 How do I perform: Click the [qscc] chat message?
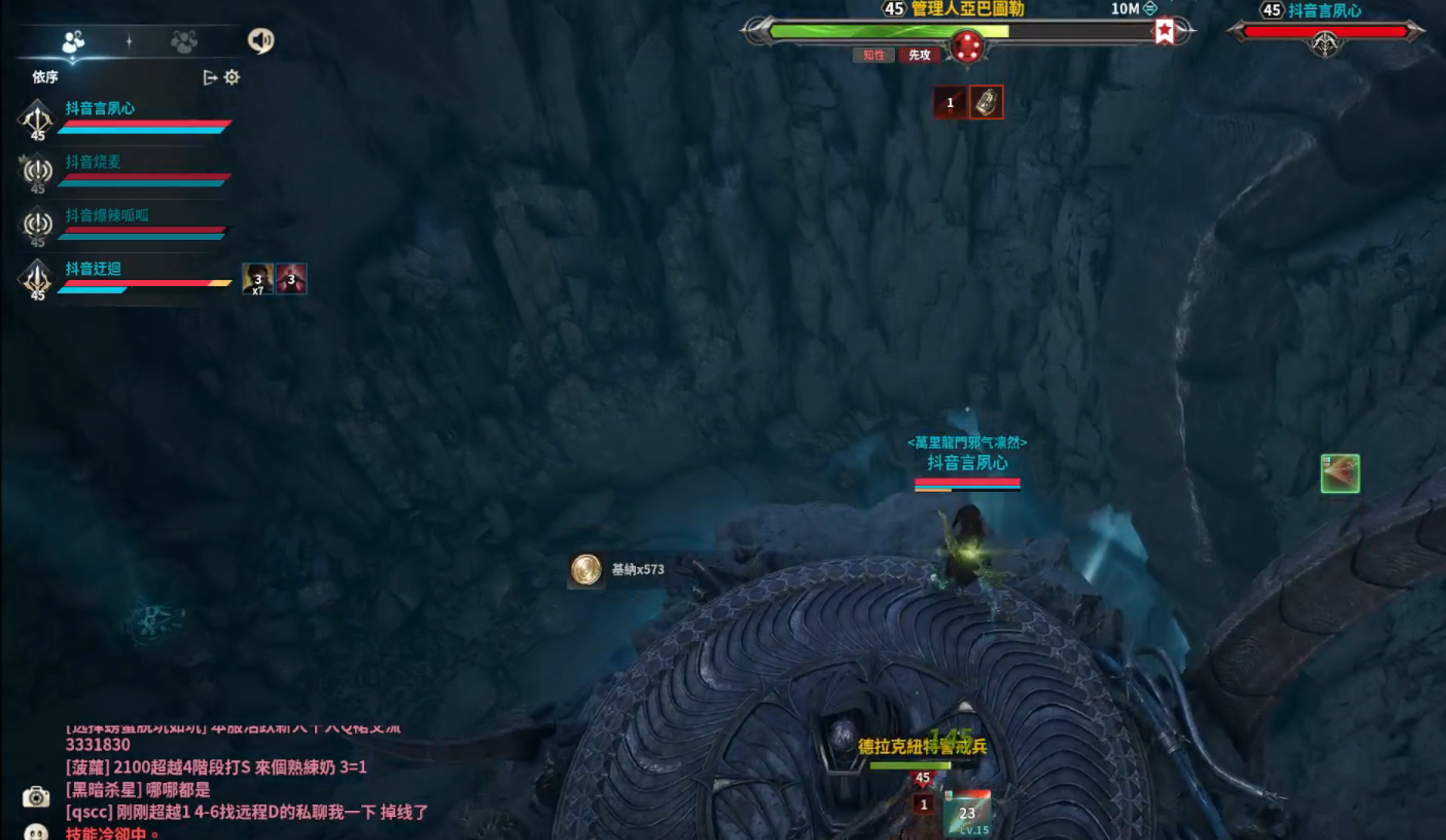(247, 812)
